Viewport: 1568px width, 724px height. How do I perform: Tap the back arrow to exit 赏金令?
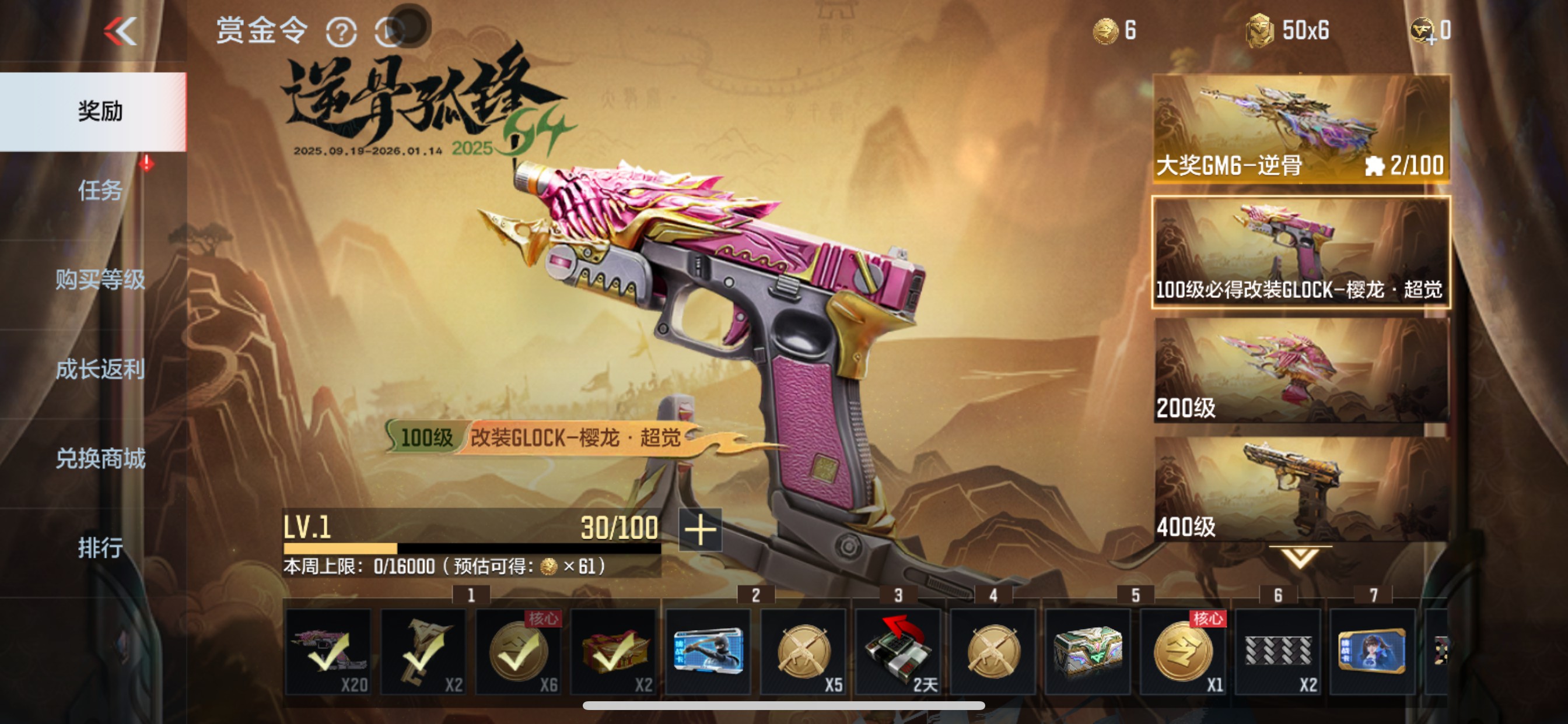coord(121,31)
